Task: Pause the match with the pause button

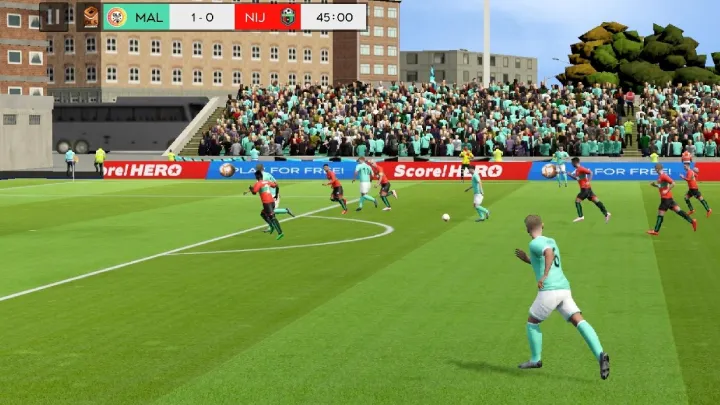Action: pyautogui.click(x=54, y=16)
